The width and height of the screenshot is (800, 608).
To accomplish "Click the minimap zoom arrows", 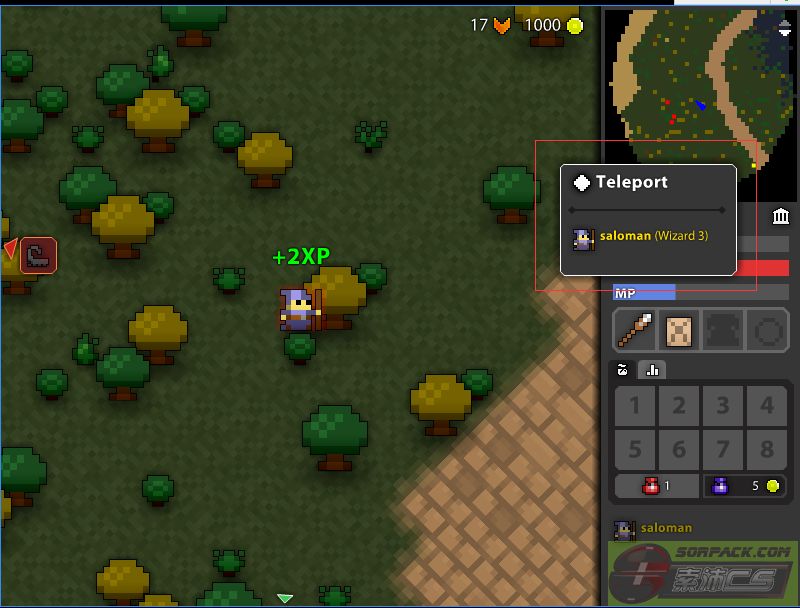I will tap(785, 29).
